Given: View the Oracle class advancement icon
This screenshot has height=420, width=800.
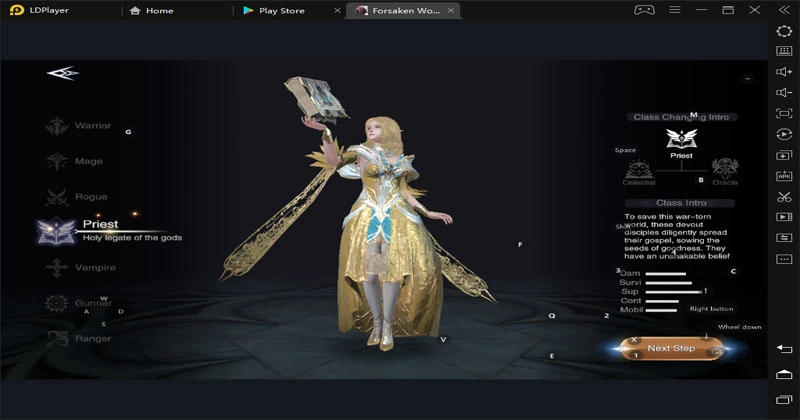Looking at the screenshot, I should 724,167.
